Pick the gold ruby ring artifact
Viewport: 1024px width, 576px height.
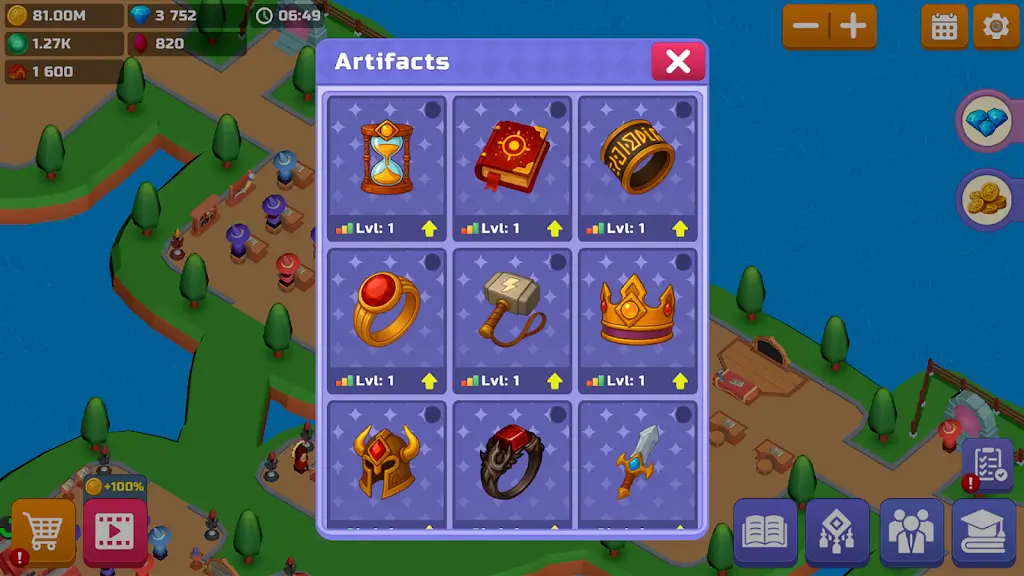tap(386, 309)
